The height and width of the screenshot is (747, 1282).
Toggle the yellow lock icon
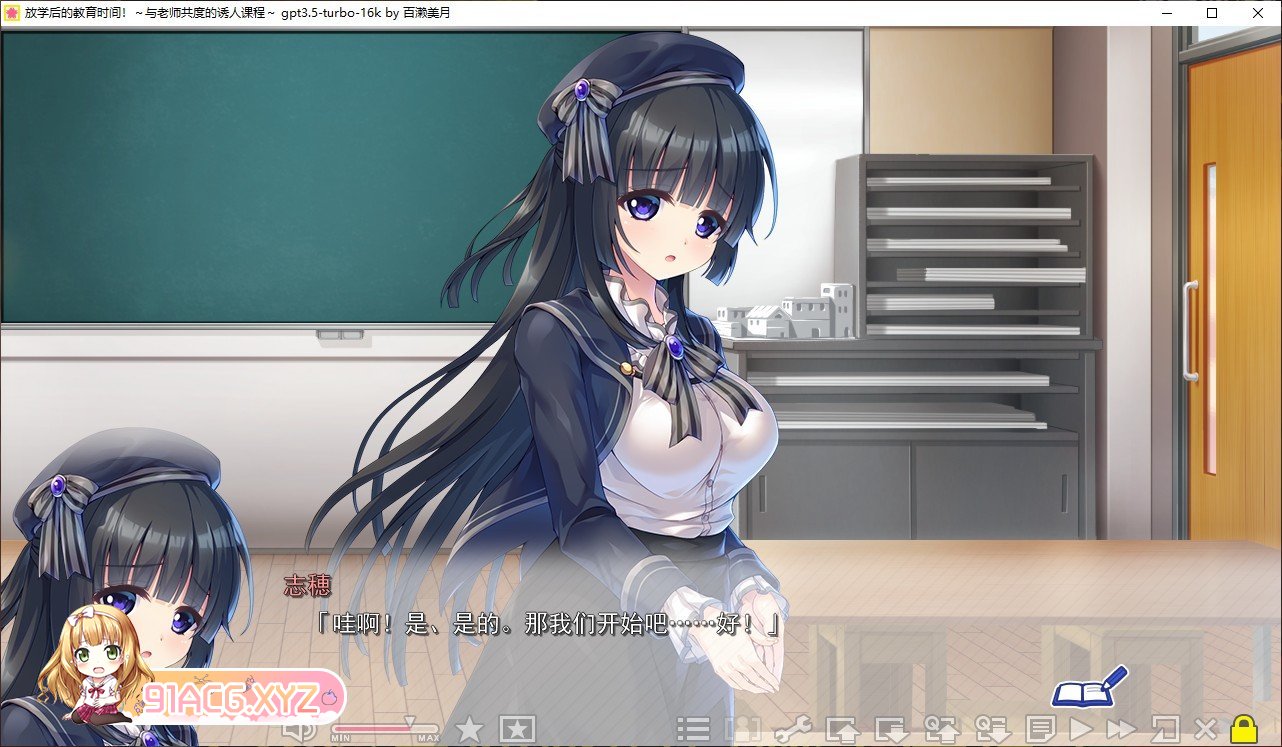(x=1242, y=730)
